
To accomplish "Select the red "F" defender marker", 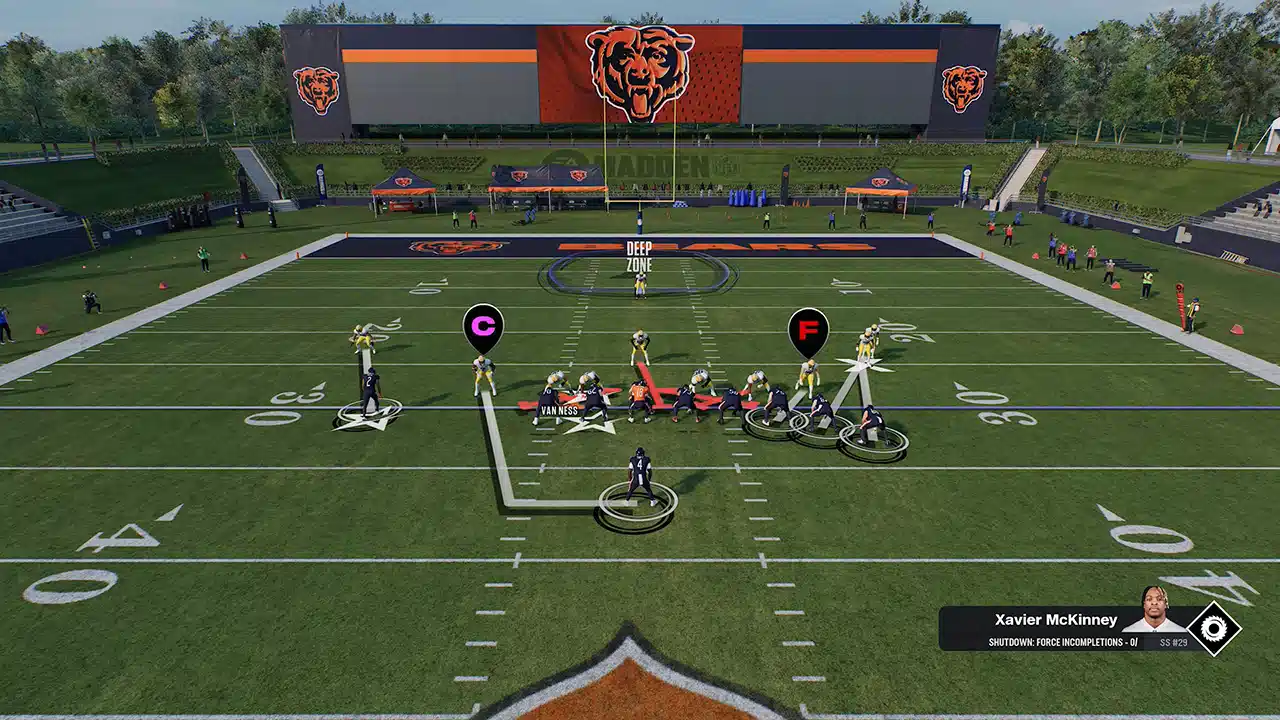I will (x=810, y=327).
